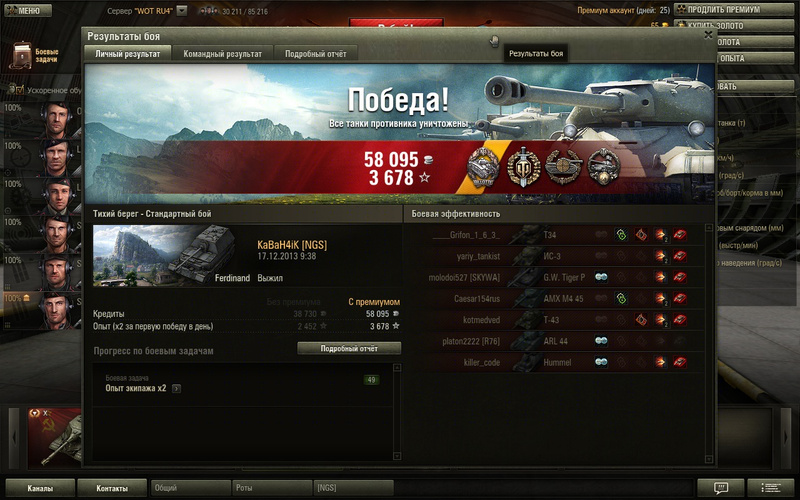Open the Контакты list
The height and width of the screenshot is (500, 800).
point(112,488)
